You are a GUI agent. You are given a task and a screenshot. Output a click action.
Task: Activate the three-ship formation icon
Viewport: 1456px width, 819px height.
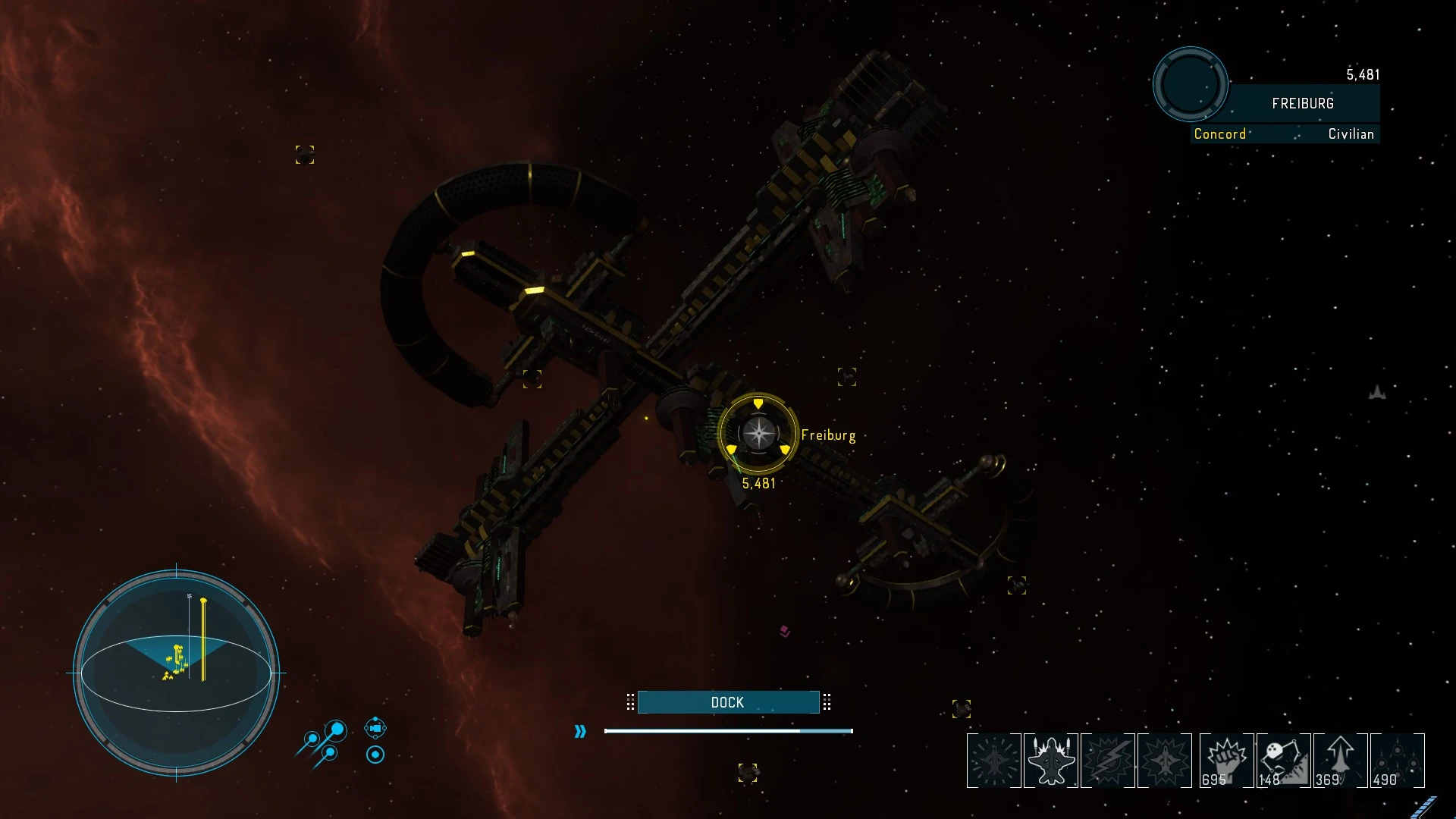pyautogui.click(x=324, y=742)
